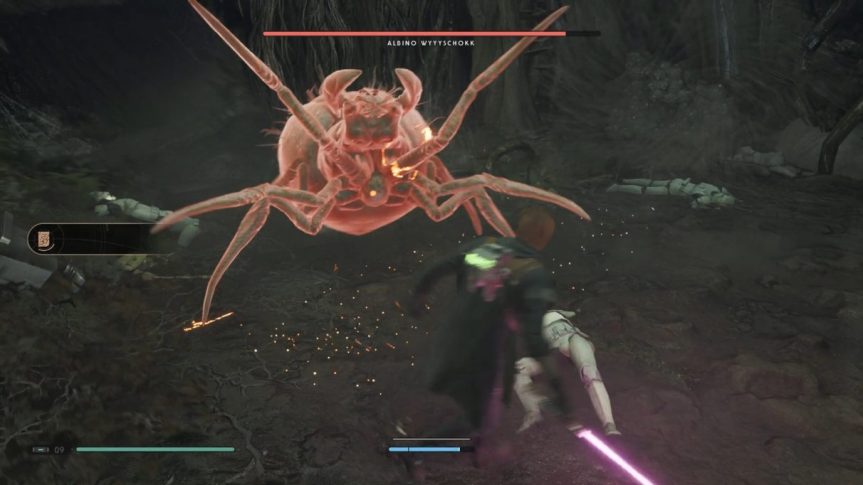Select the stim canister icon
863x485 pixels.
coord(40,450)
